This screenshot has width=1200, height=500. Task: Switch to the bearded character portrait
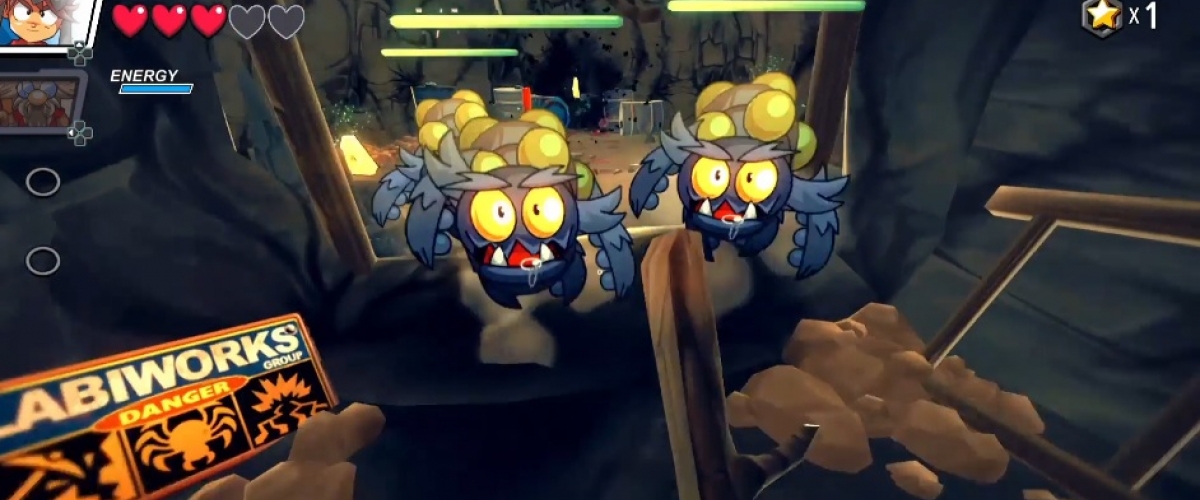[38, 100]
